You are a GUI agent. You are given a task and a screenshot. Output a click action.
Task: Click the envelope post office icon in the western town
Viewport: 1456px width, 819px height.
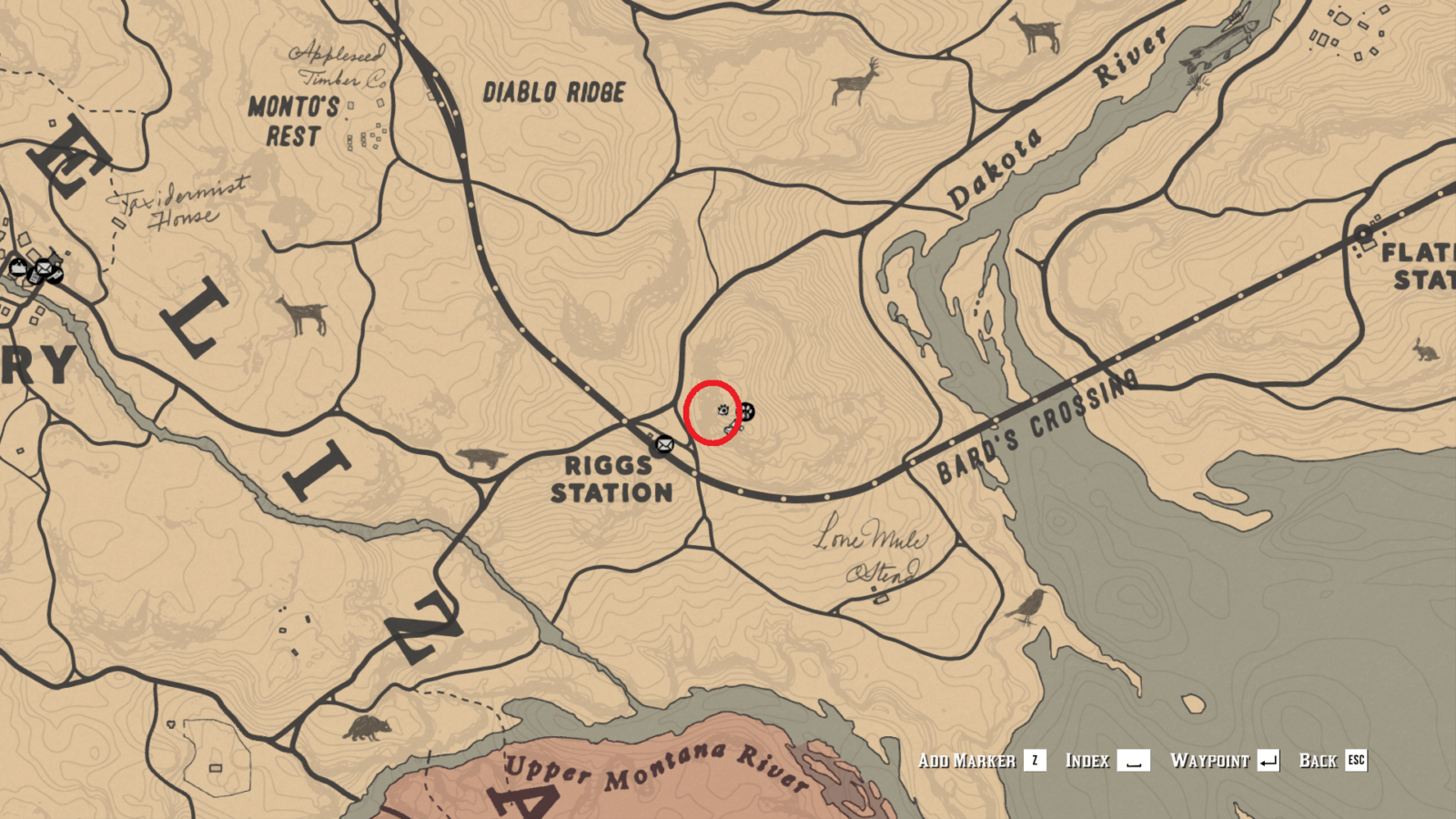coord(45,268)
